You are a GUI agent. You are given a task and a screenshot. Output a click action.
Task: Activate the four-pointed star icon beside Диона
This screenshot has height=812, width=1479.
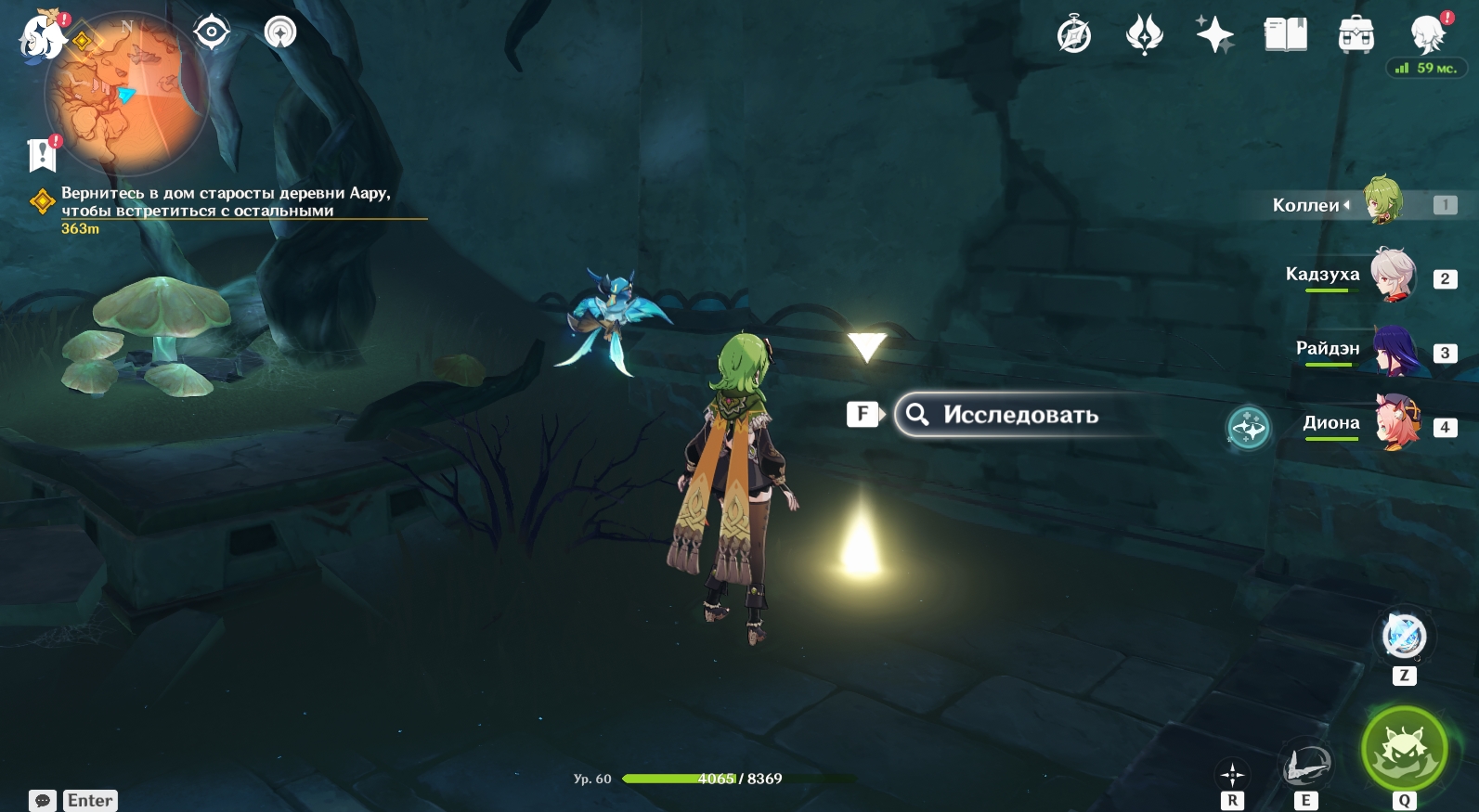coord(1248,428)
